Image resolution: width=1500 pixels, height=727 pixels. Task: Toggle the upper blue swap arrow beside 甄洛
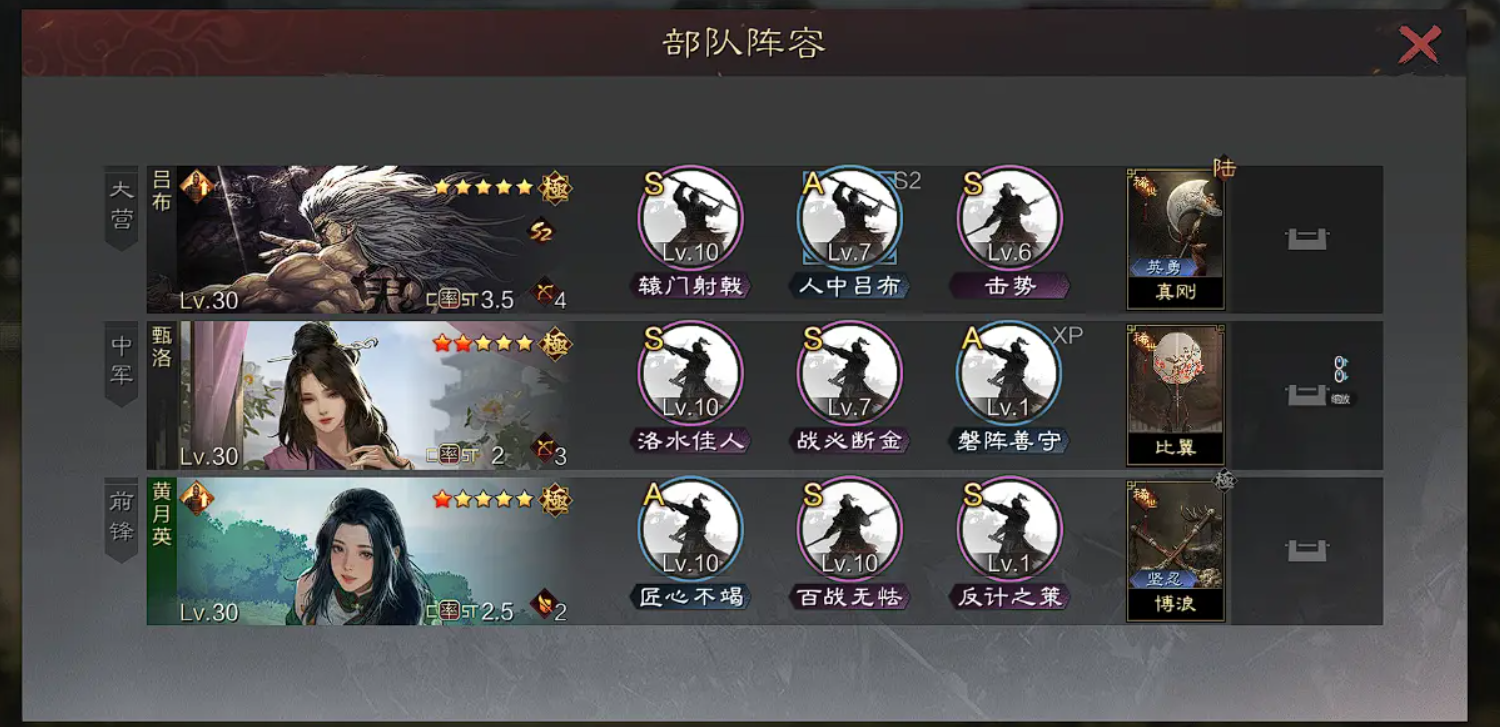pos(1340,362)
